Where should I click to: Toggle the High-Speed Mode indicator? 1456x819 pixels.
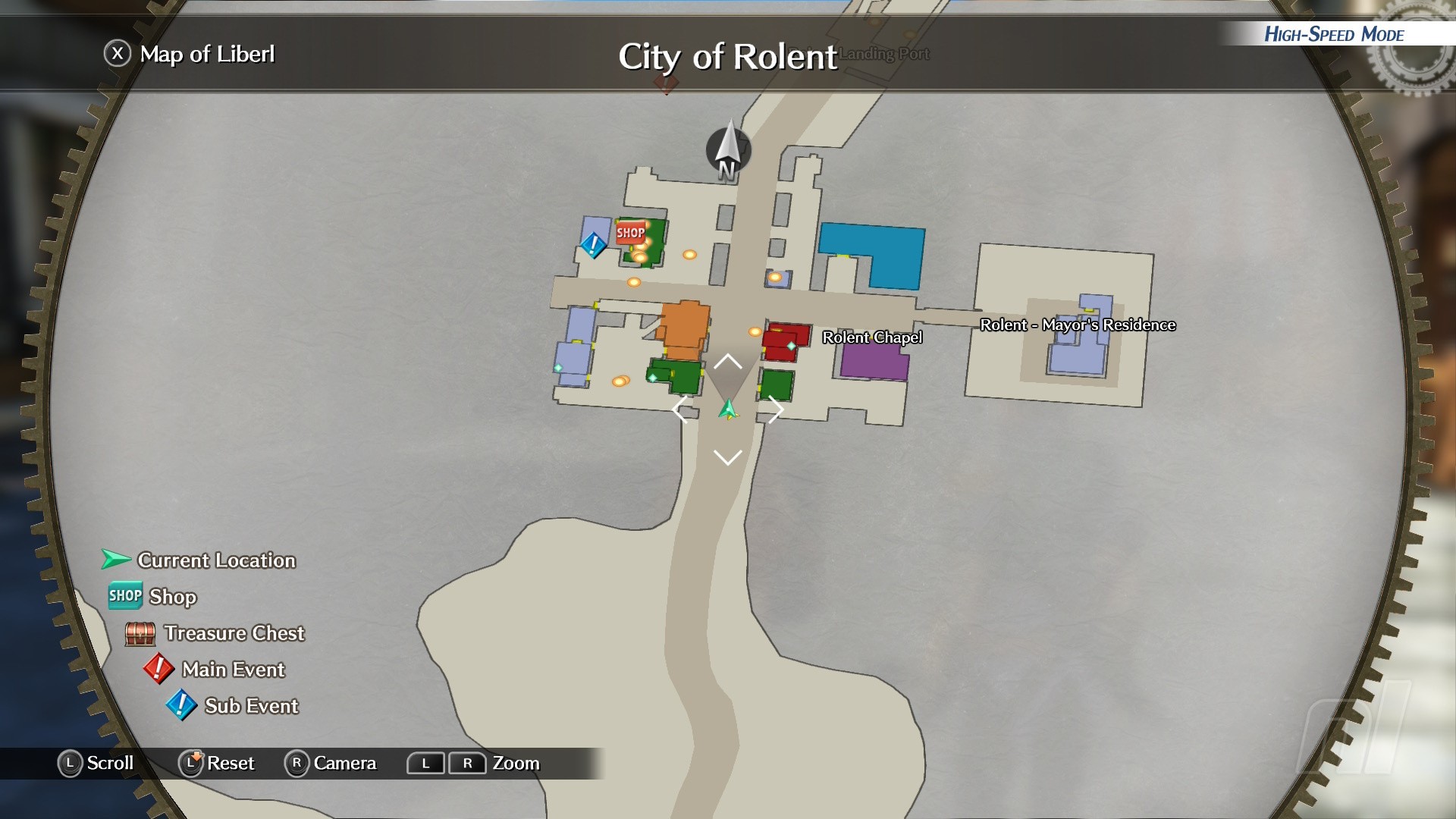(1334, 34)
